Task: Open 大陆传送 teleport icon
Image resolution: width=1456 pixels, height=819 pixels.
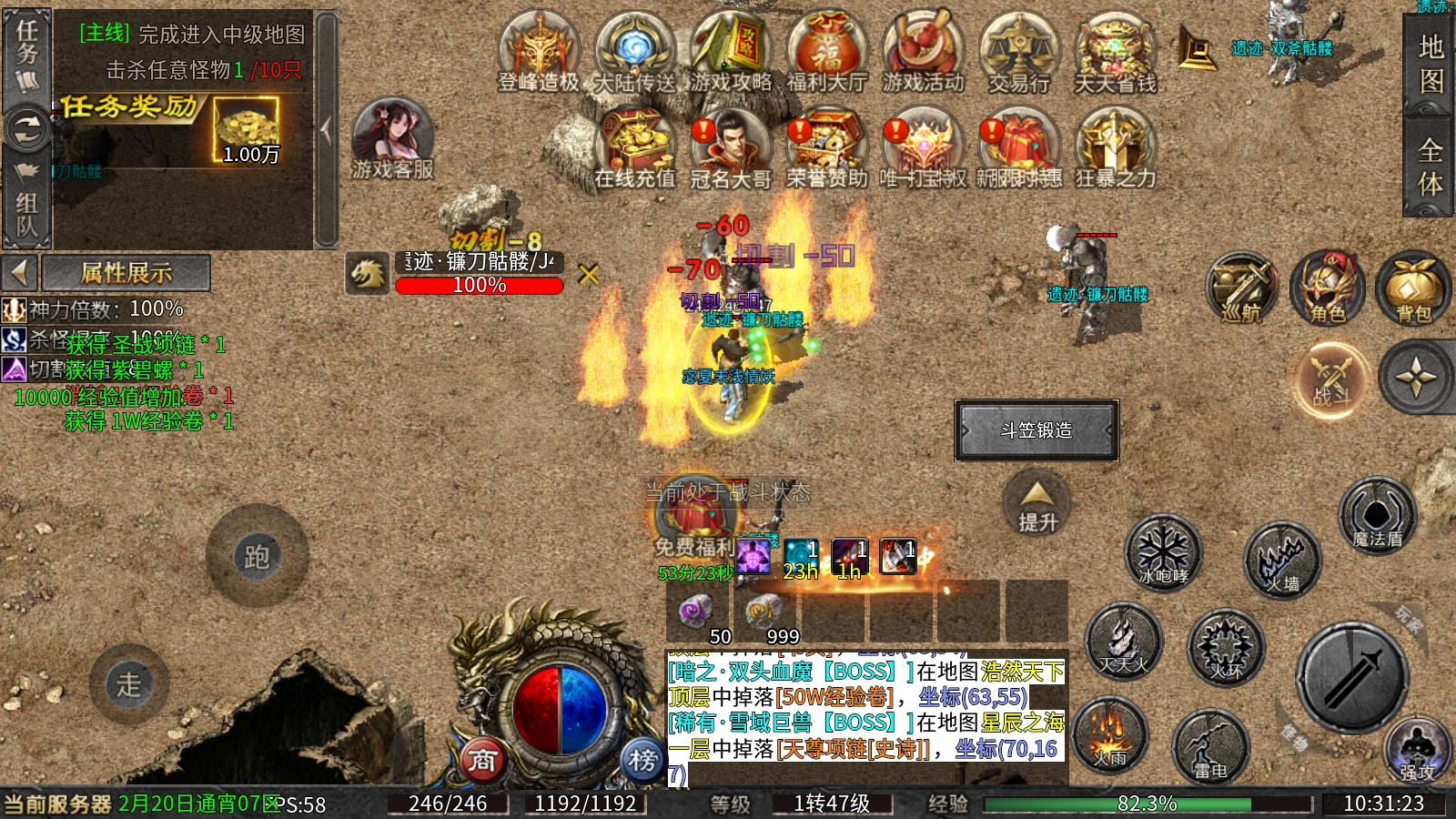Action: click(634, 51)
